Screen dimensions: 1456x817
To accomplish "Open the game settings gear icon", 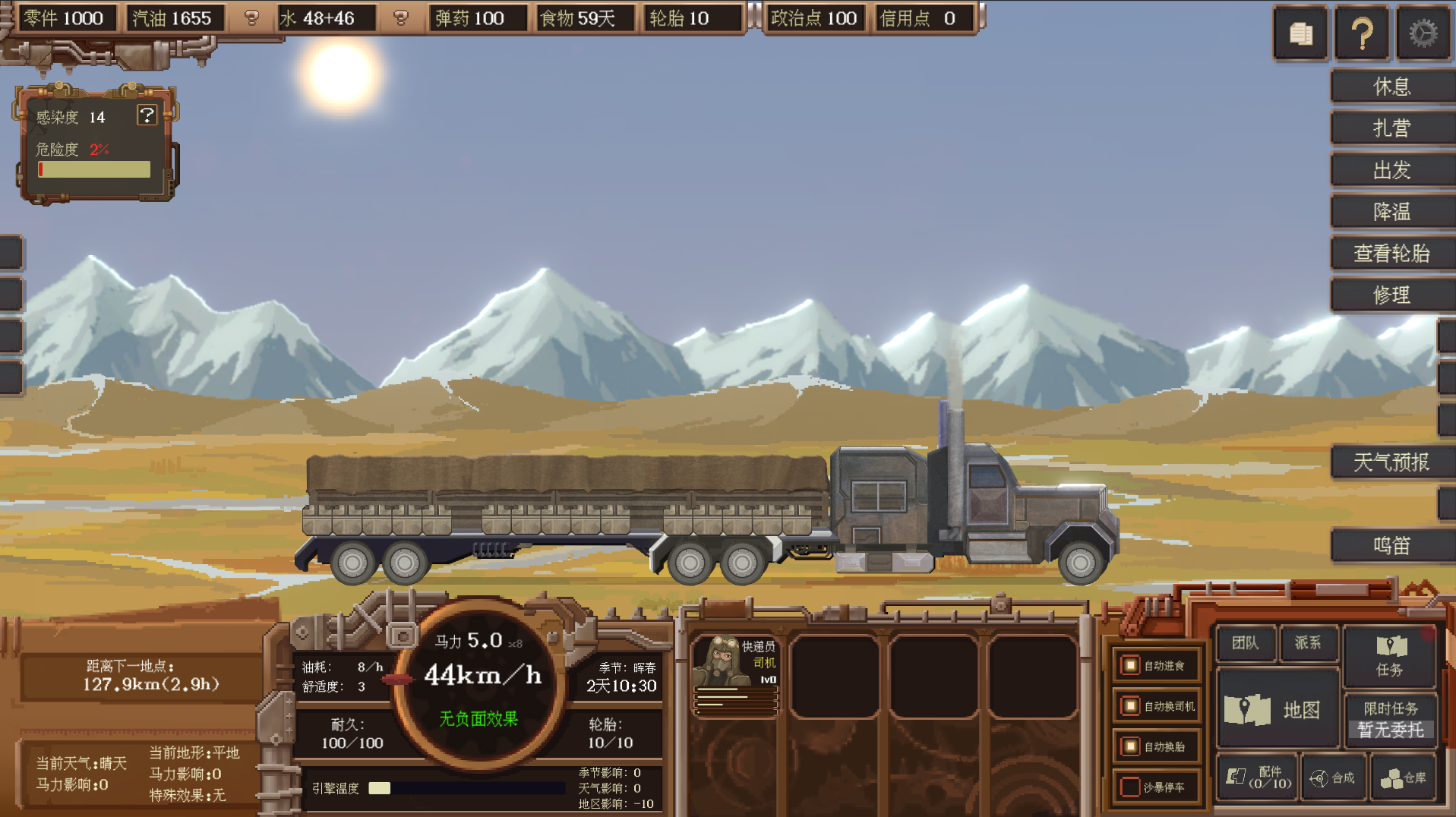I will (1421, 32).
